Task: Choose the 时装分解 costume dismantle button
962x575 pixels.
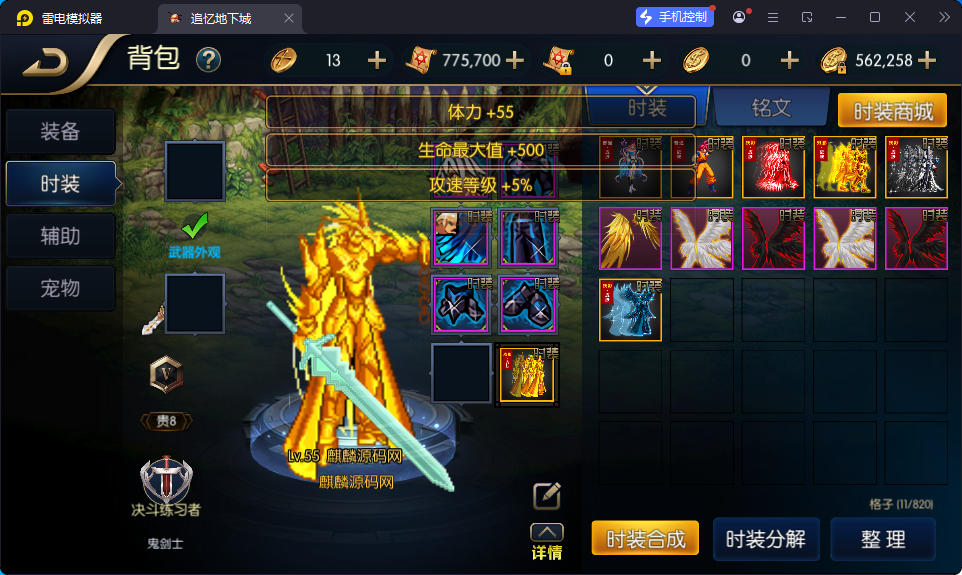Action: pyautogui.click(x=766, y=539)
